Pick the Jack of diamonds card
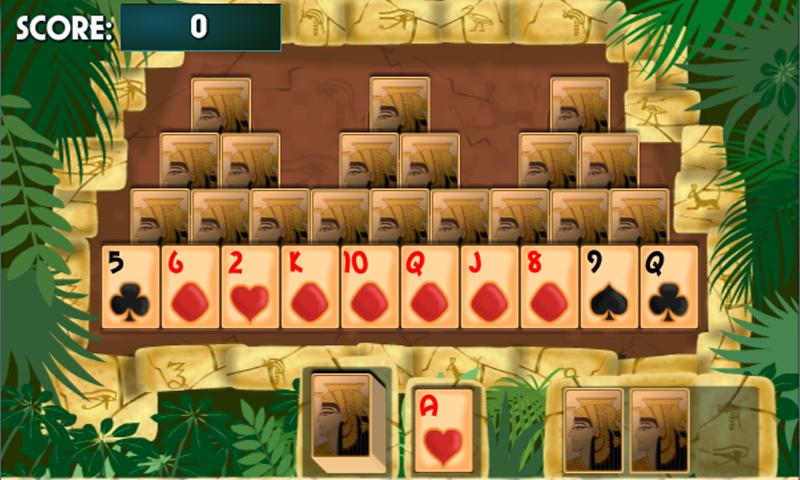 point(491,288)
